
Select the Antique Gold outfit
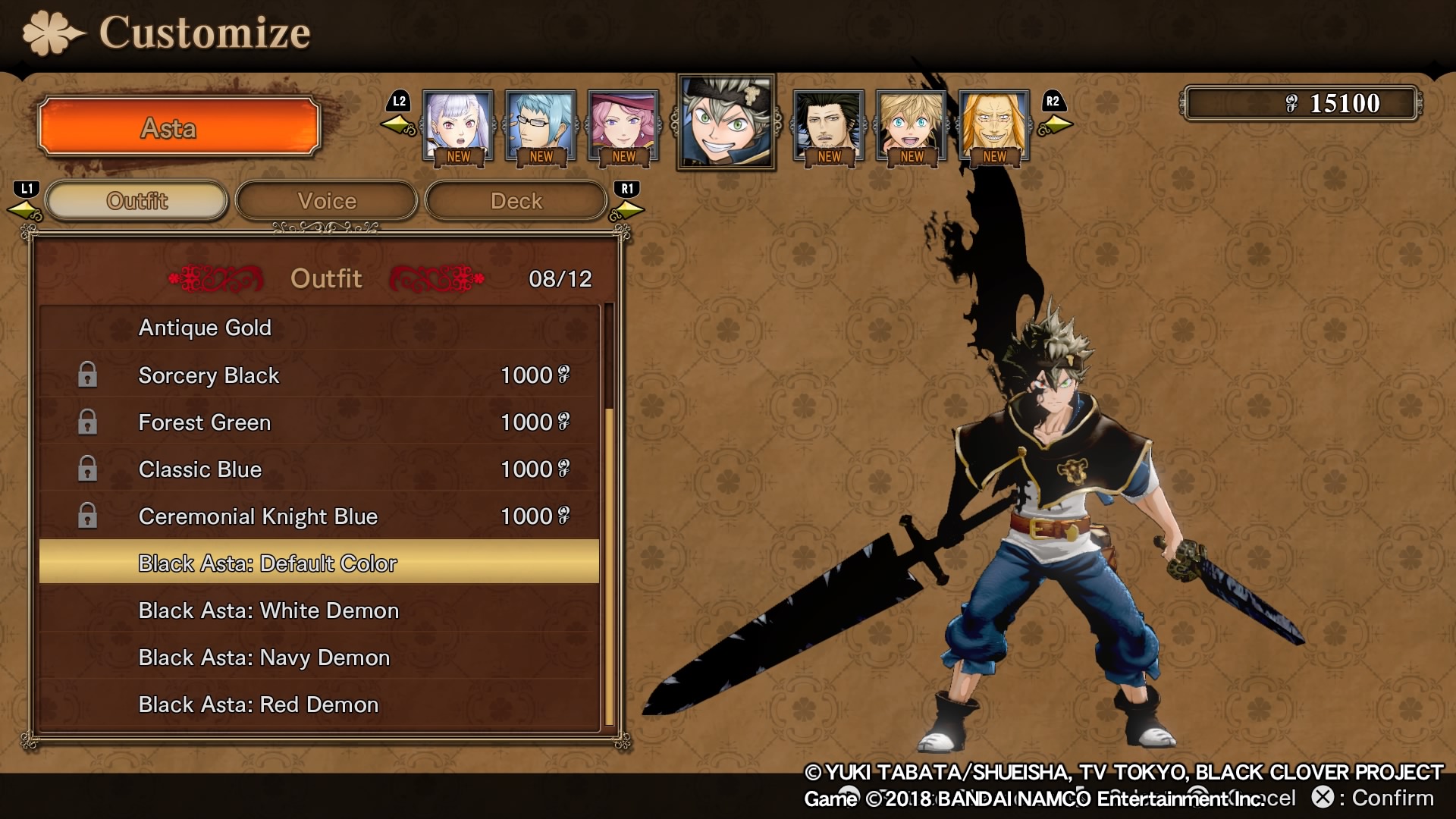tap(318, 328)
